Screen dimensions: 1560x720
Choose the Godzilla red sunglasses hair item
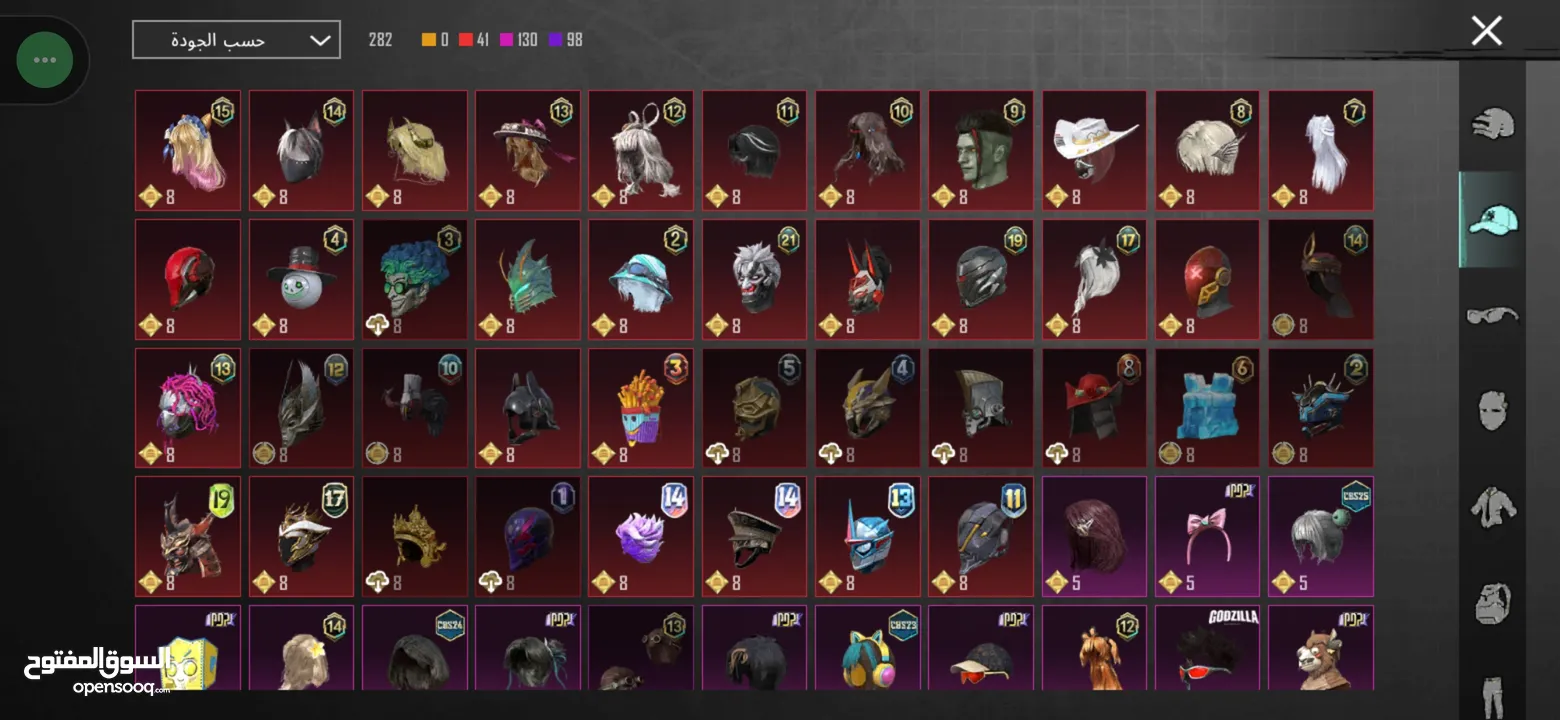1208,650
